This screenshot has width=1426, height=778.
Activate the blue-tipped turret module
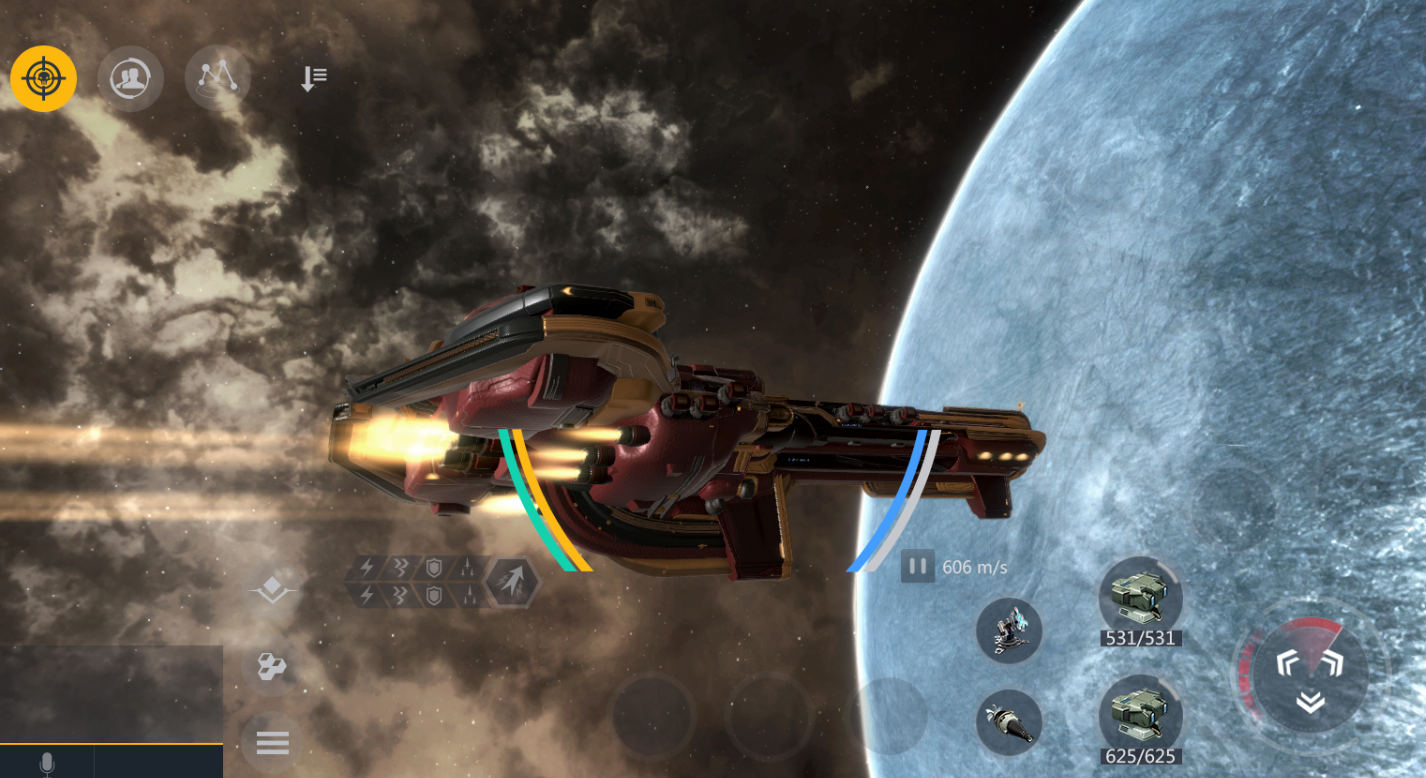tap(1008, 631)
